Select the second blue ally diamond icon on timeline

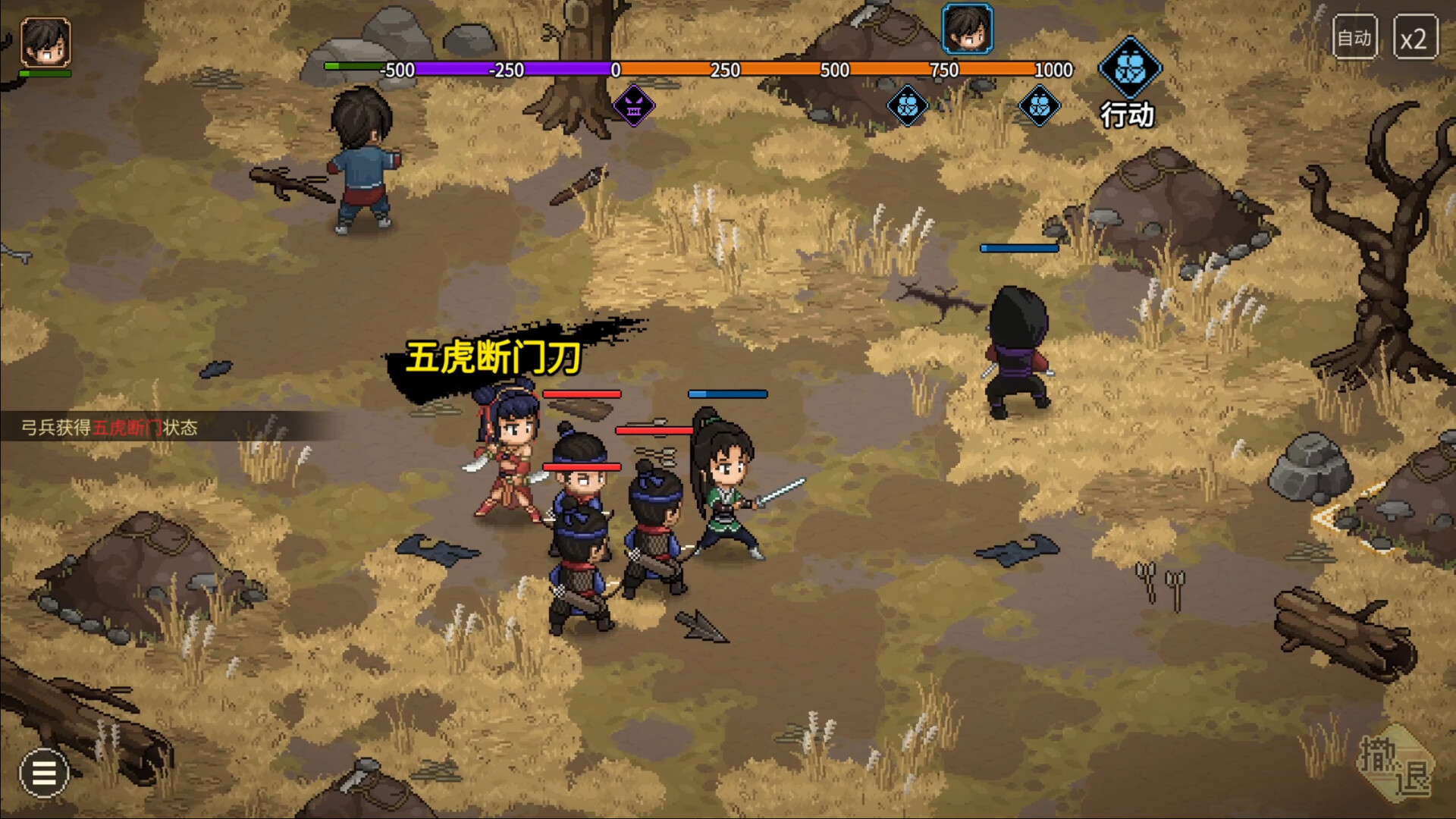point(1040,106)
